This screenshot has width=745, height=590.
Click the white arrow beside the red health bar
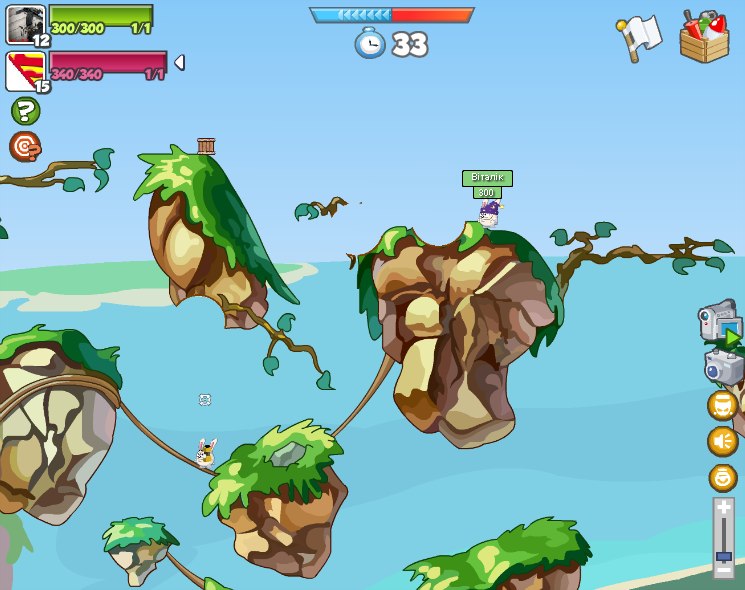pos(179,63)
